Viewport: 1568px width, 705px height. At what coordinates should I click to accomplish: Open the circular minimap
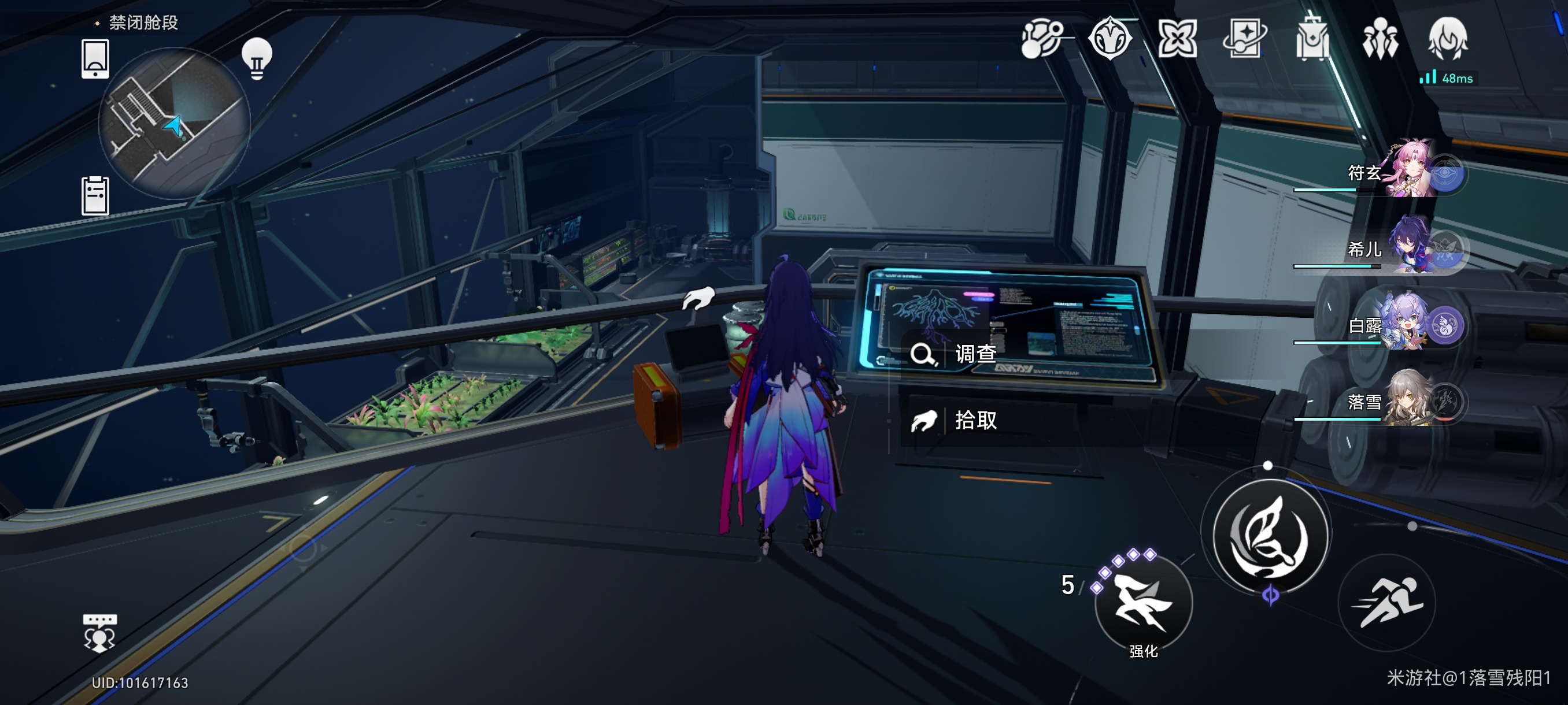click(174, 124)
